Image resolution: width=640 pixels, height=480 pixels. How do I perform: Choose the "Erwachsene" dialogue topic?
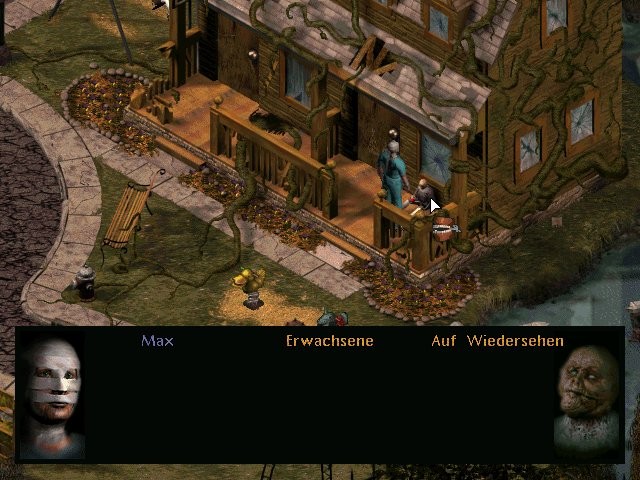tap(329, 341)
